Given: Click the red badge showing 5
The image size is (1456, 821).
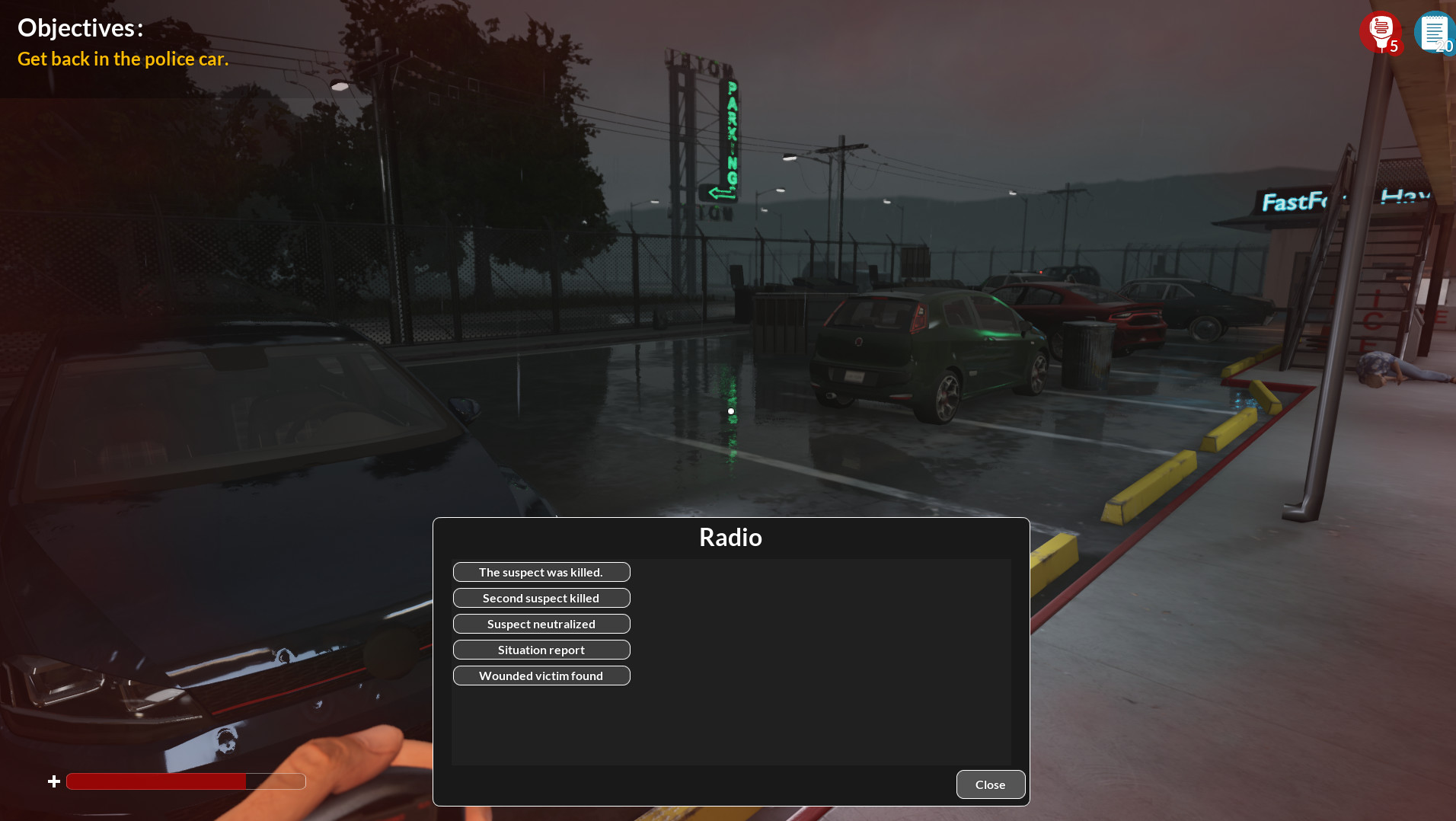Looking at the screenshot, I should 1394,46.
